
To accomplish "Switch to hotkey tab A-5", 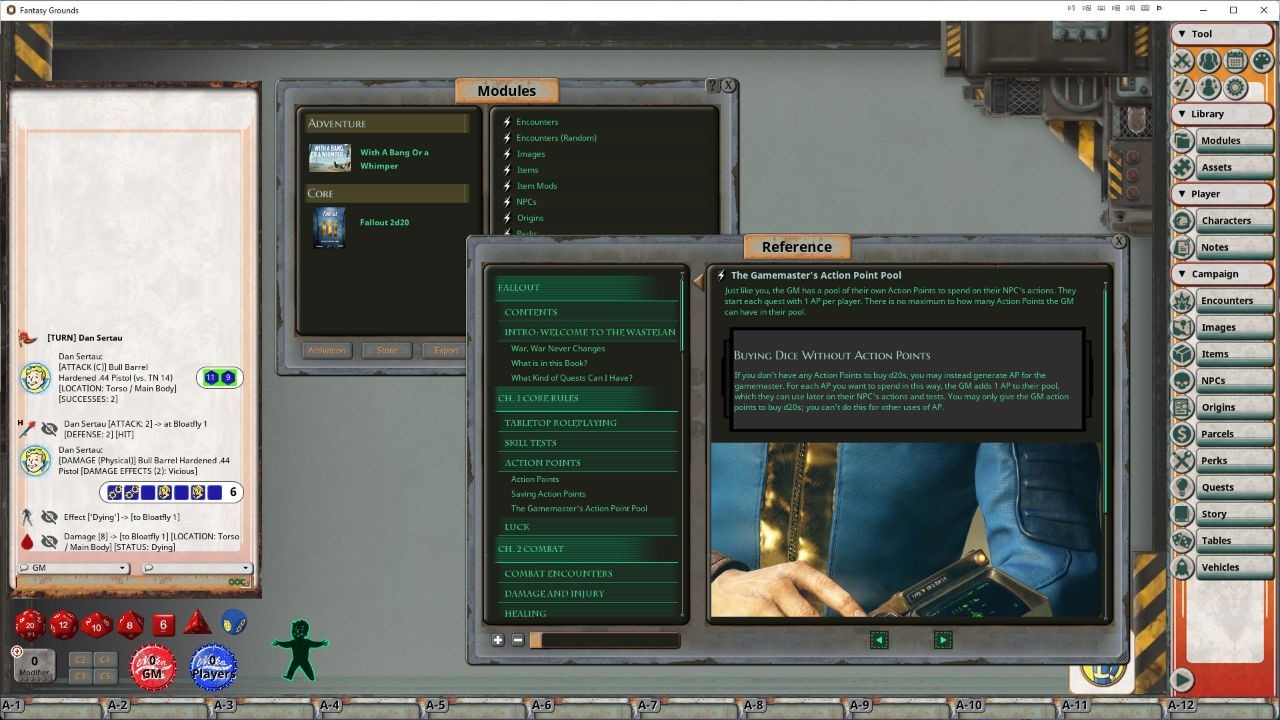I will point(436,704).
